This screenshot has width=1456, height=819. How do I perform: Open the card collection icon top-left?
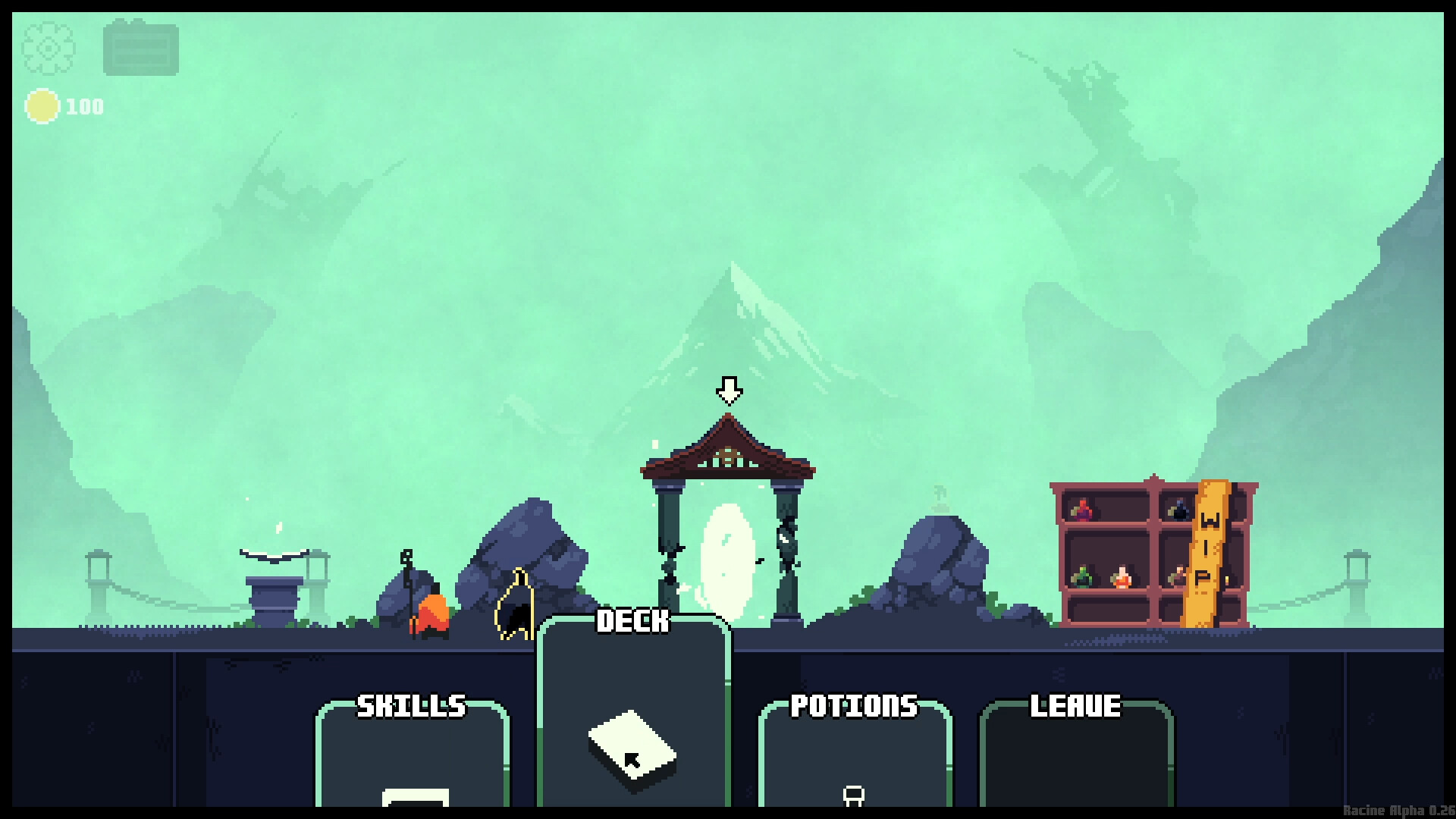[140, 48]
